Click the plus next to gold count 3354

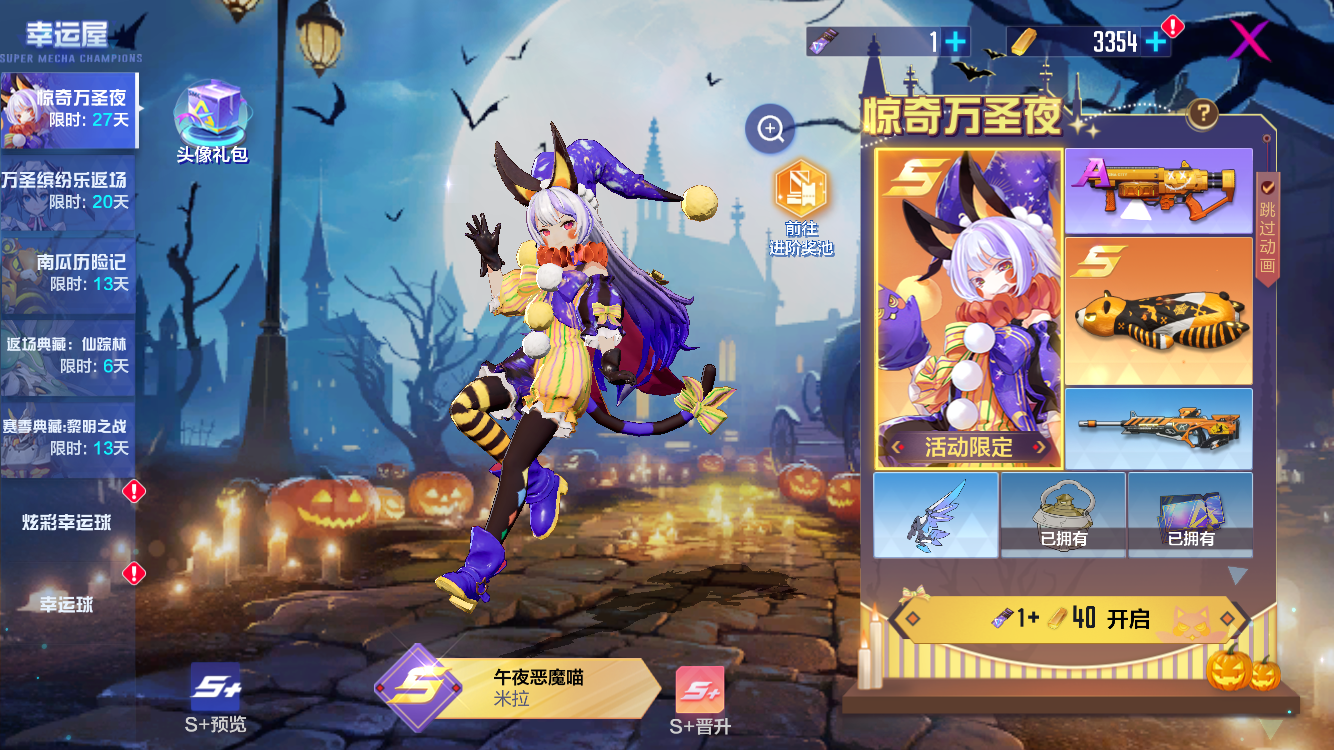pyautogui.click(x=1156, y=41)
